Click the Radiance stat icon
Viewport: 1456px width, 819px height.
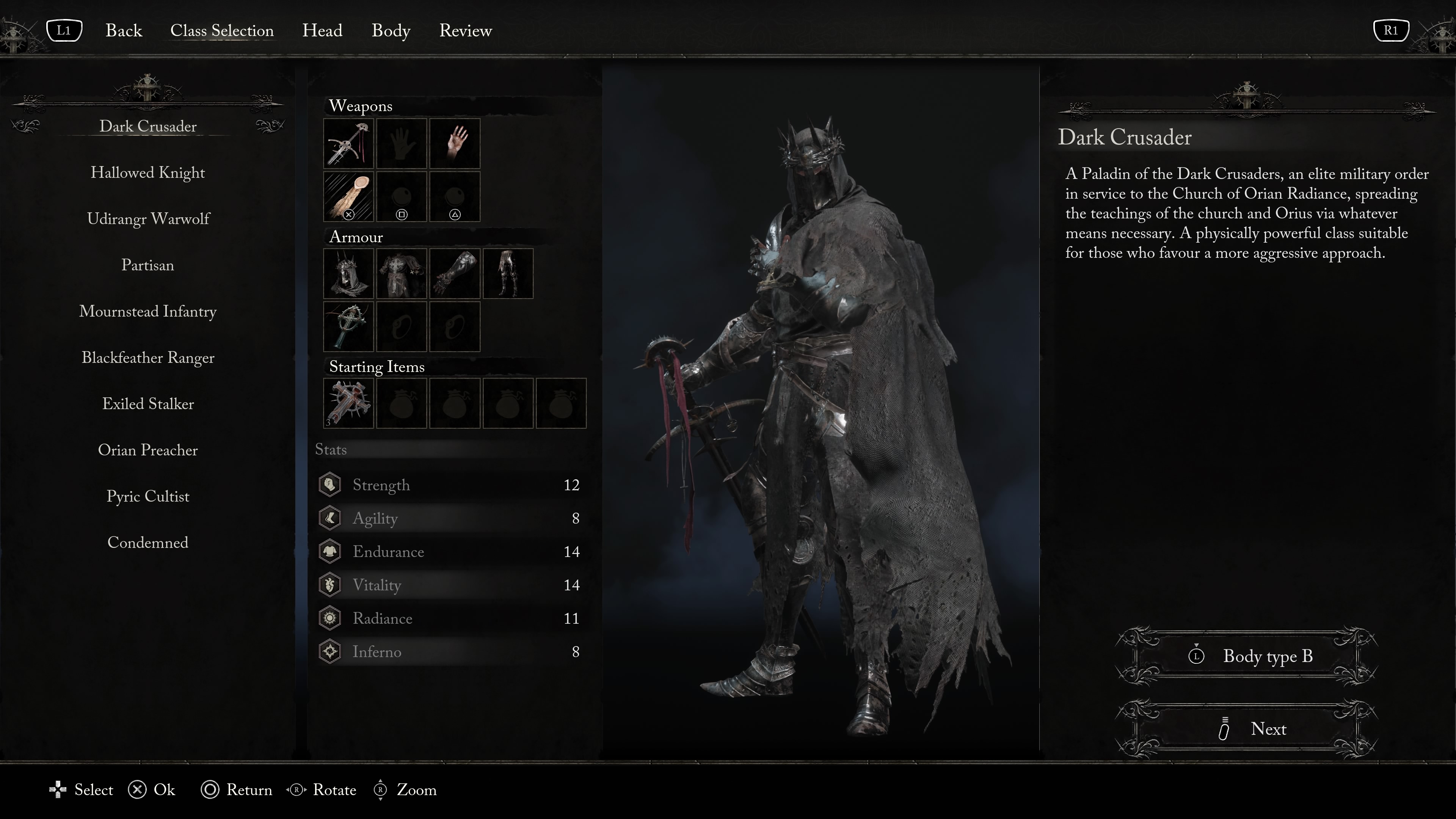coord(329,618)
